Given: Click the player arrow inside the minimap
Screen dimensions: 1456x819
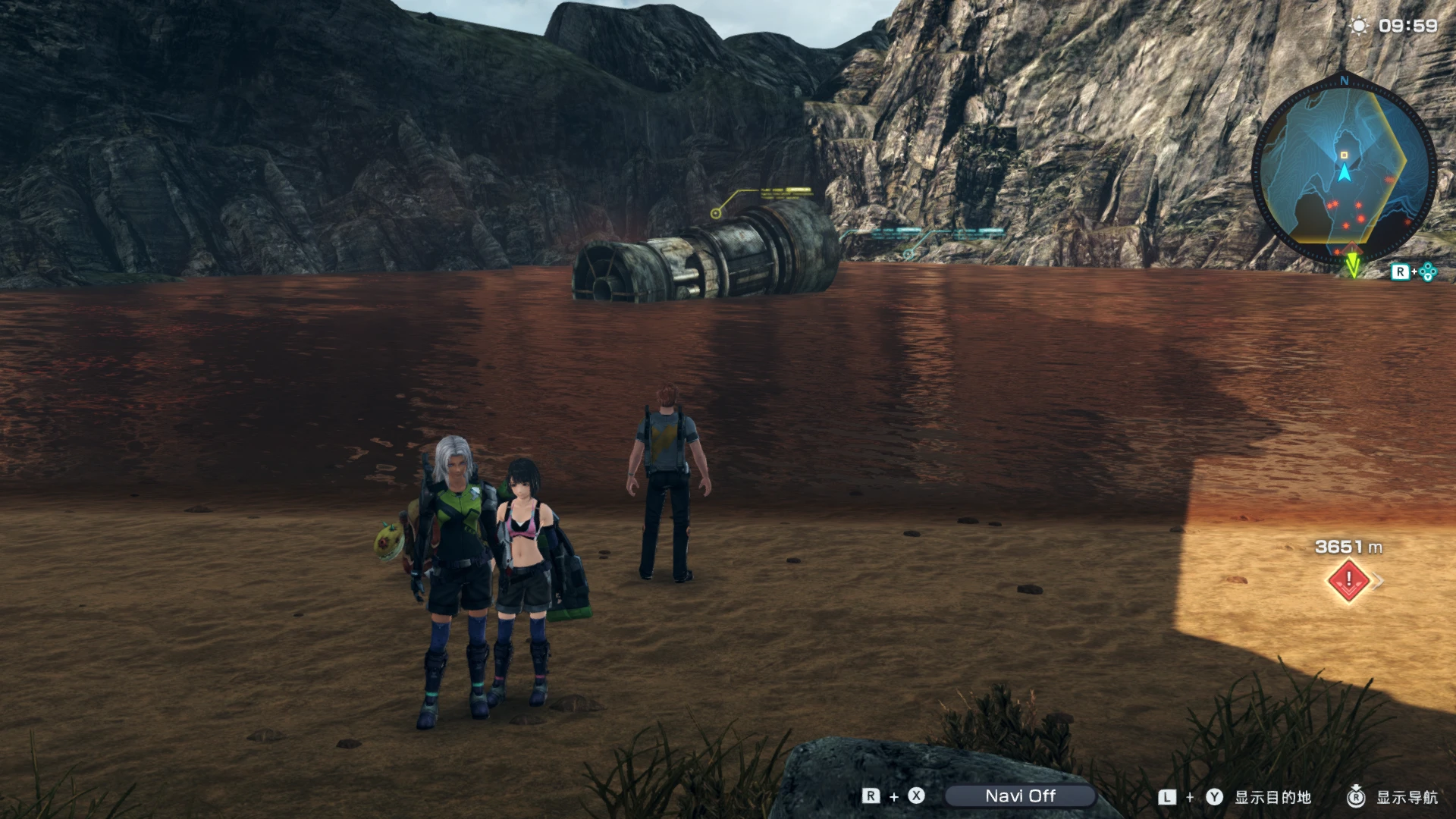Looking at the screenshot, I should tap(1346, 171).
